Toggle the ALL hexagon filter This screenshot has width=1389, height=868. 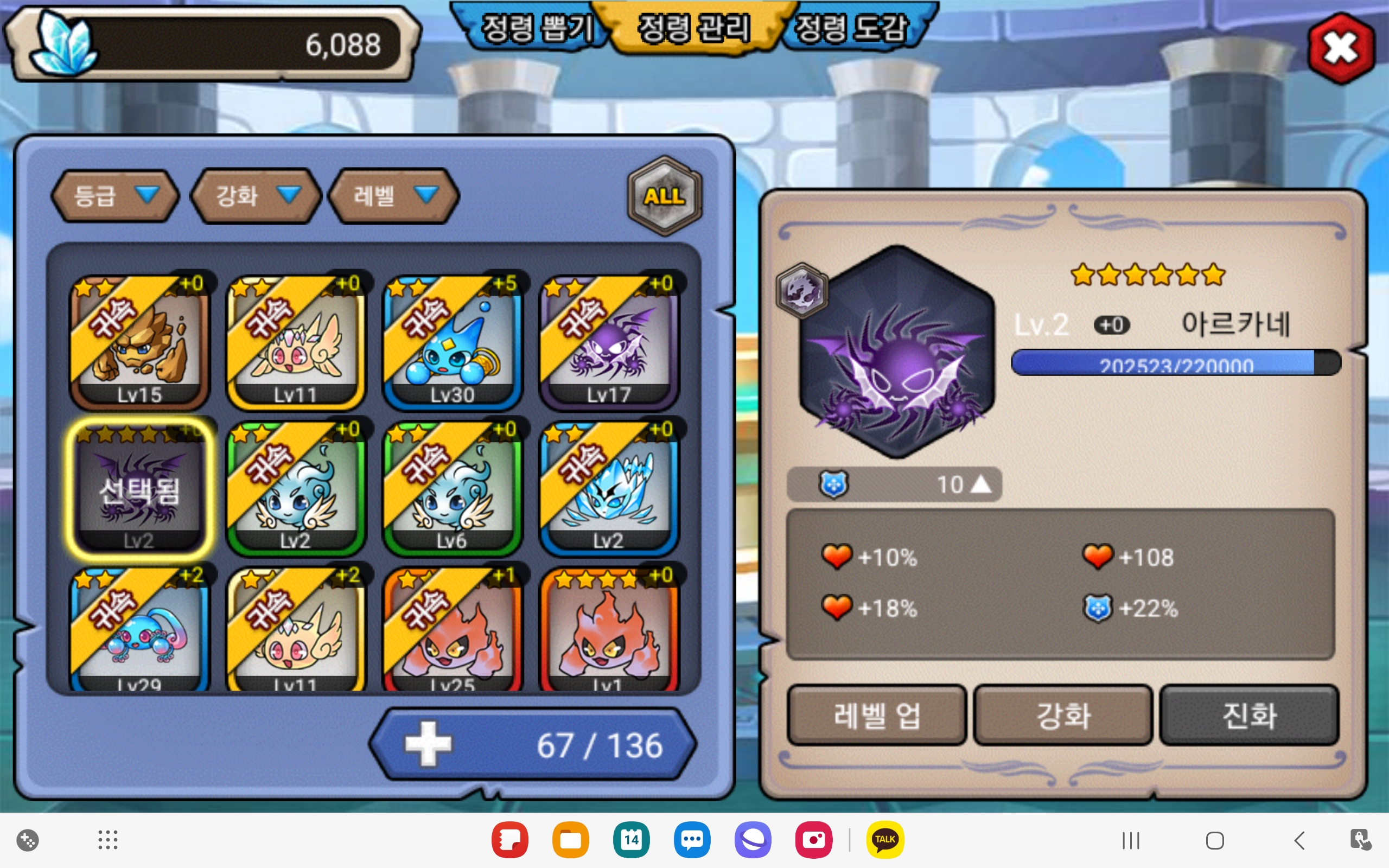pos(664,196)
